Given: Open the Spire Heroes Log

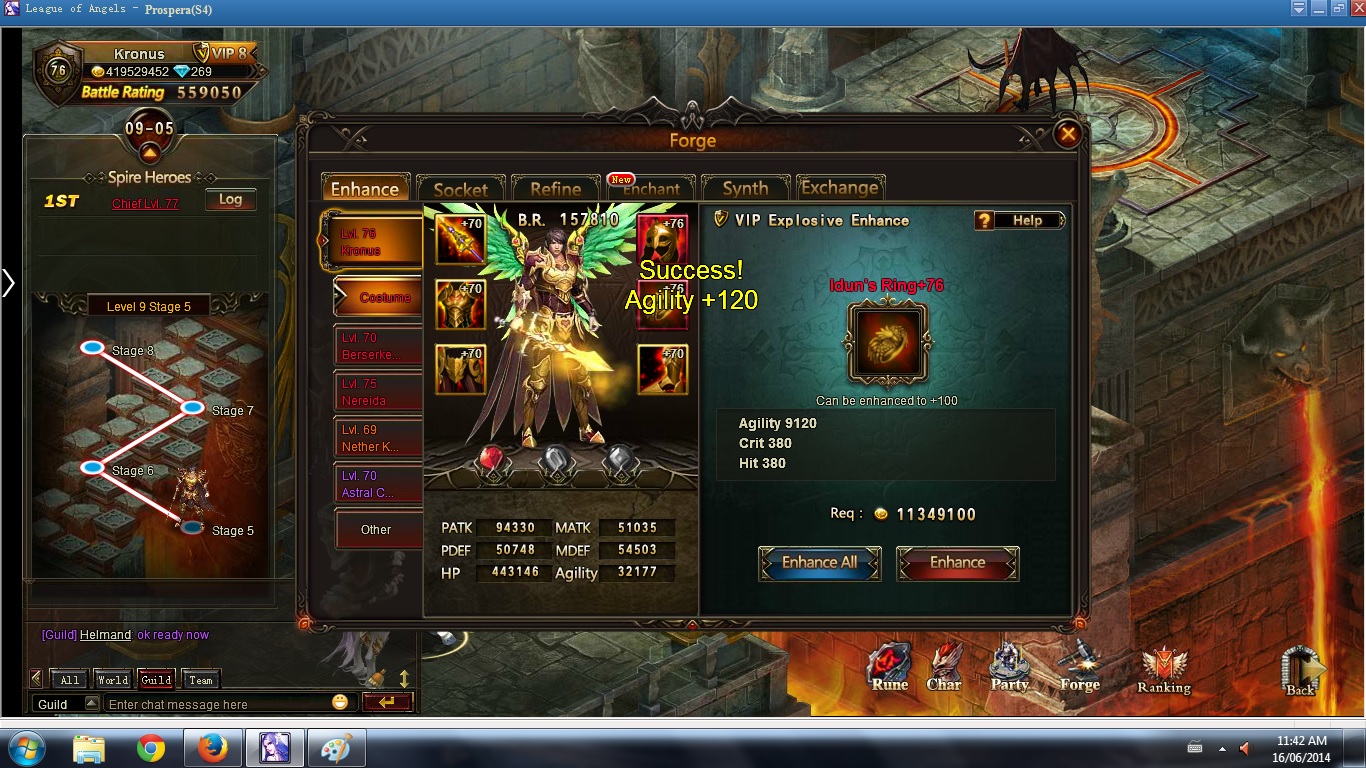Looking at the screenshot, I should pos(230,200).
